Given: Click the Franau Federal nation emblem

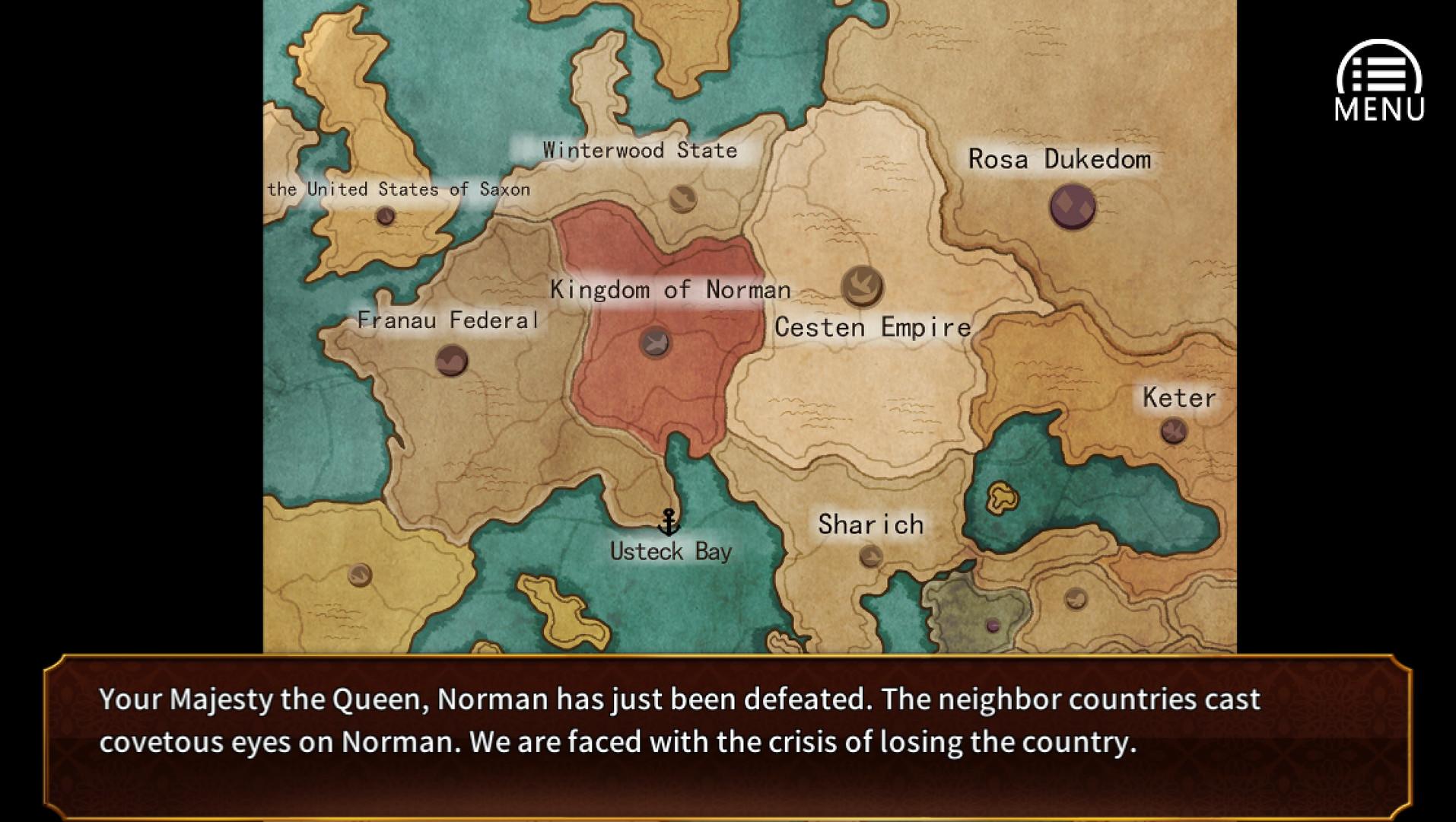Looking at the screenshot, I should [x=450, y=360].
